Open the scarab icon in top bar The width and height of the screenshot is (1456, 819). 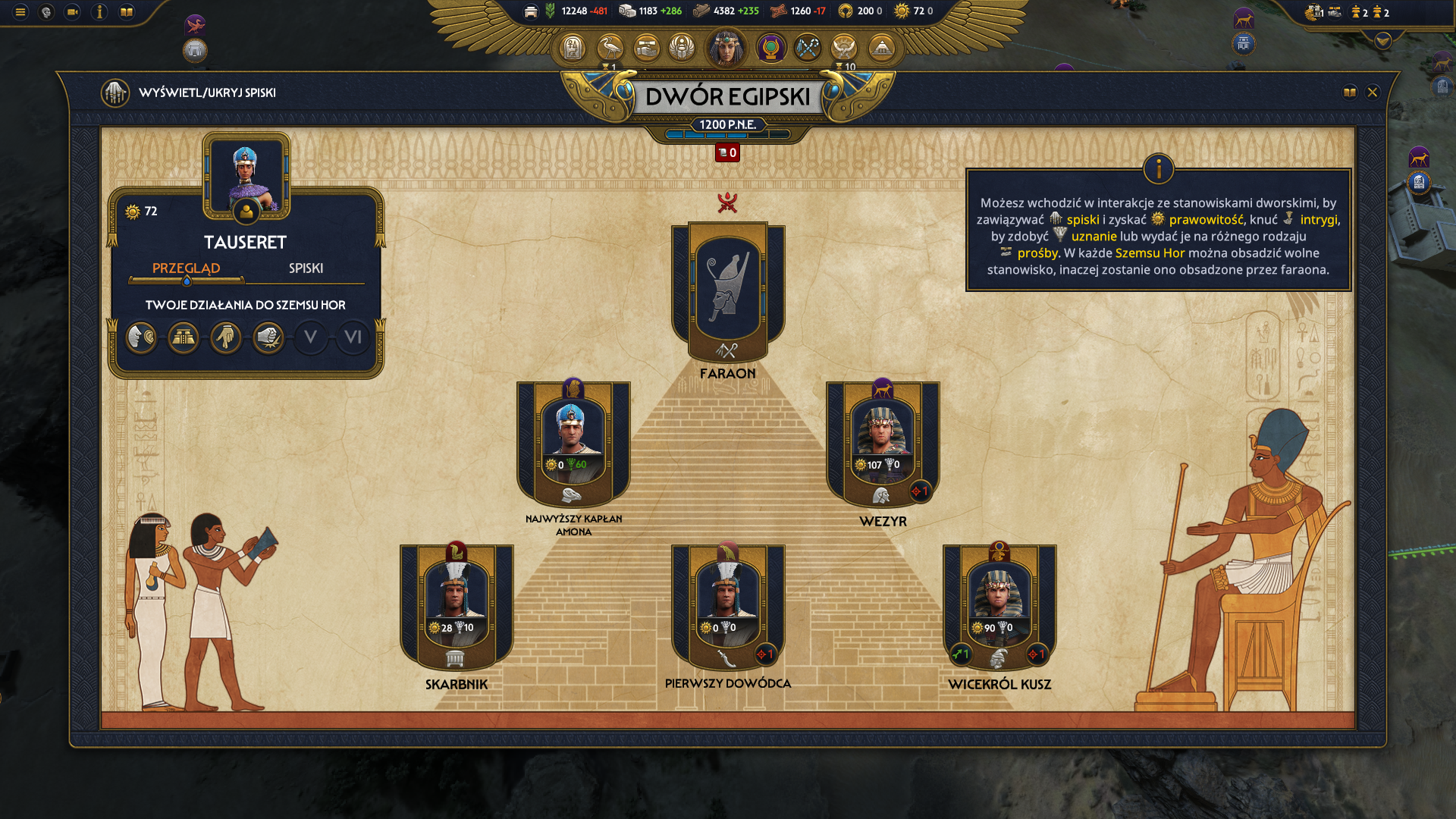pyautogui.click(x=682, y=49)
